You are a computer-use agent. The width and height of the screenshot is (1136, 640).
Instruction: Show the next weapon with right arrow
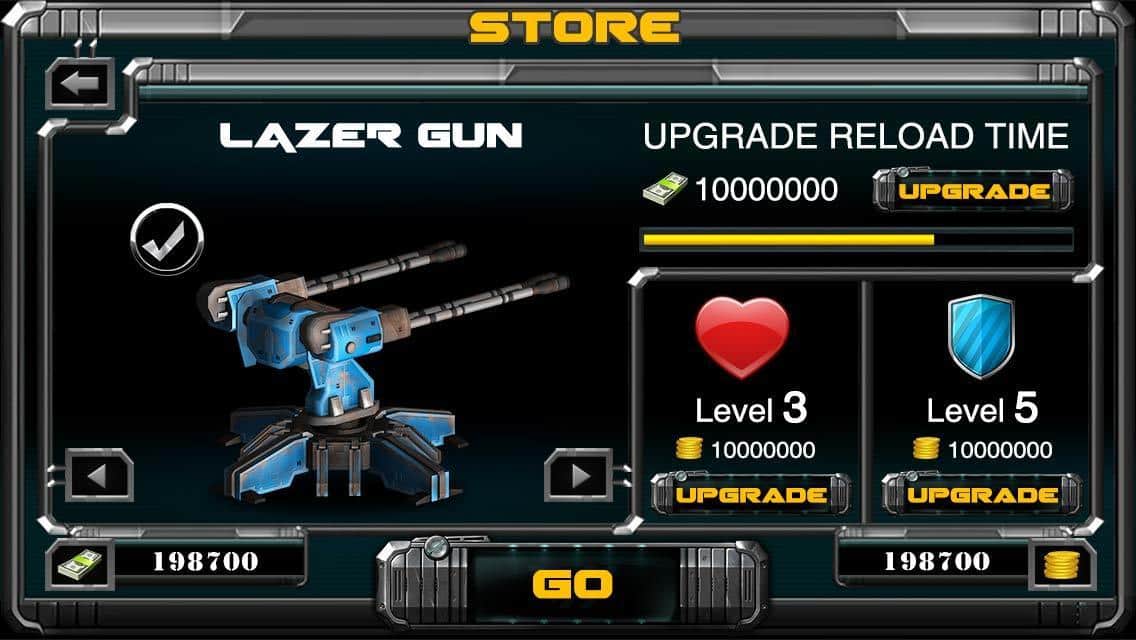click(x=578, y=475)
